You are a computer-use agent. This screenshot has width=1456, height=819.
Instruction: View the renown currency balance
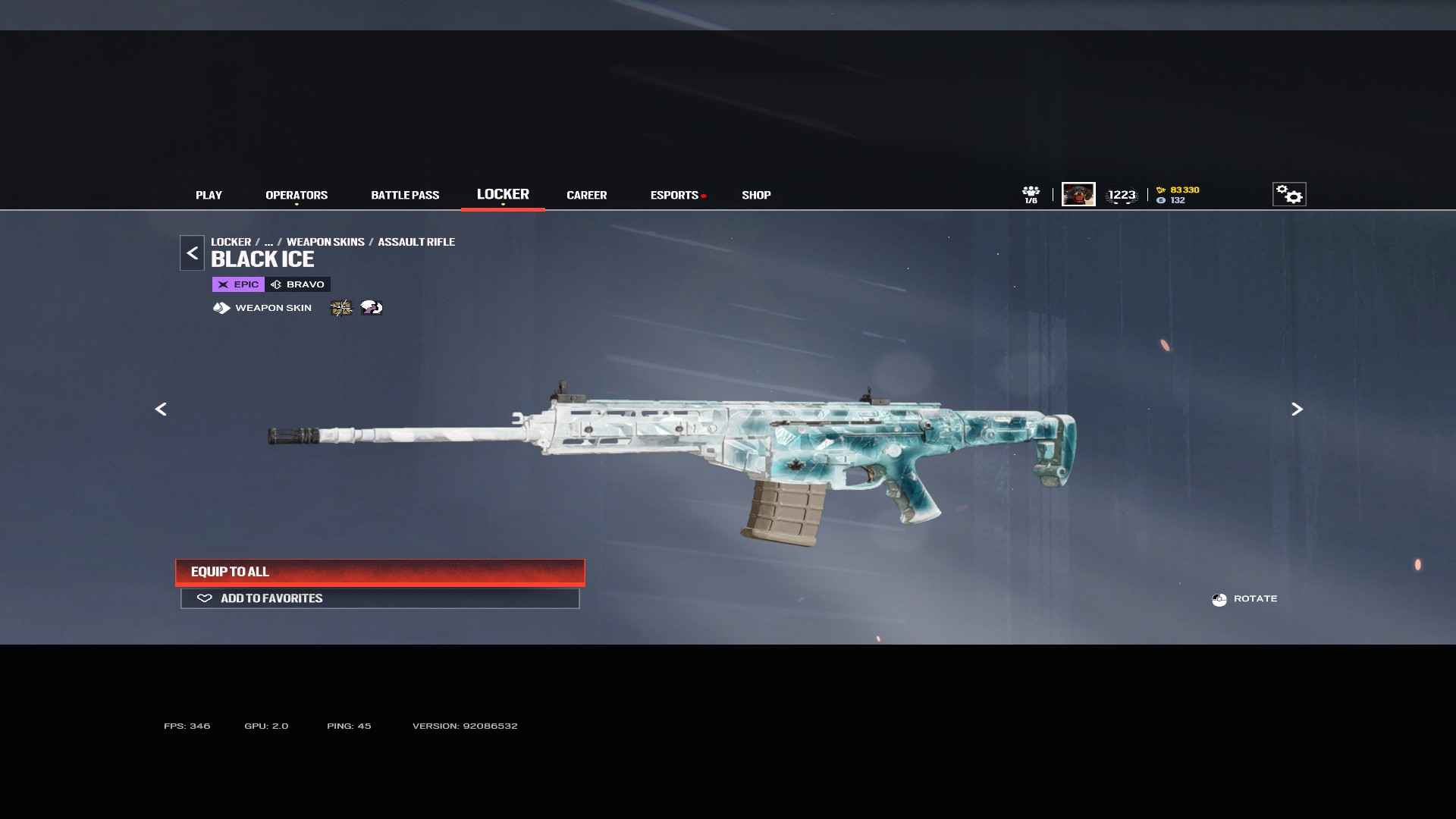(x=1178, y=190)
